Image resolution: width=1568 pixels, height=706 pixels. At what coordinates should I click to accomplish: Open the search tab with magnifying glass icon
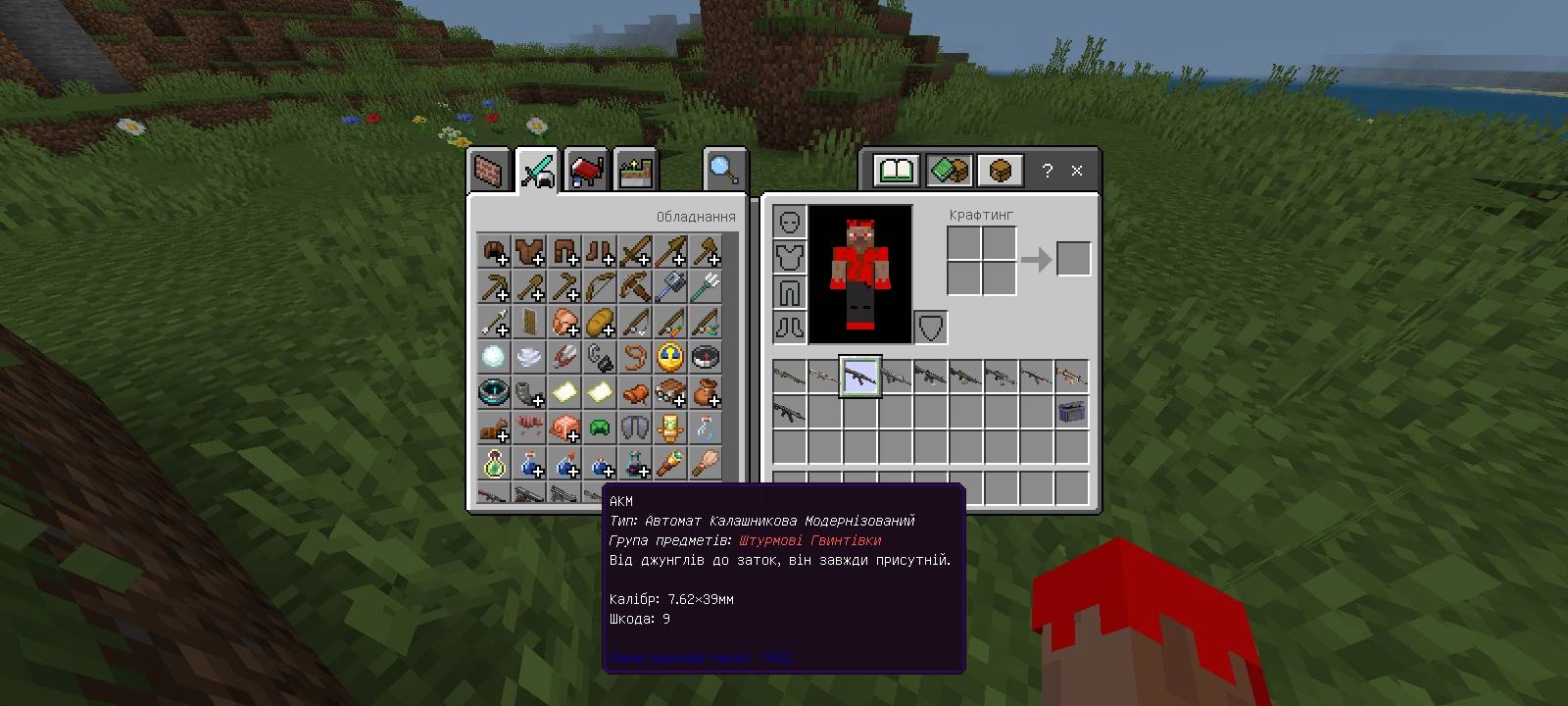click(x=723, y=169)
